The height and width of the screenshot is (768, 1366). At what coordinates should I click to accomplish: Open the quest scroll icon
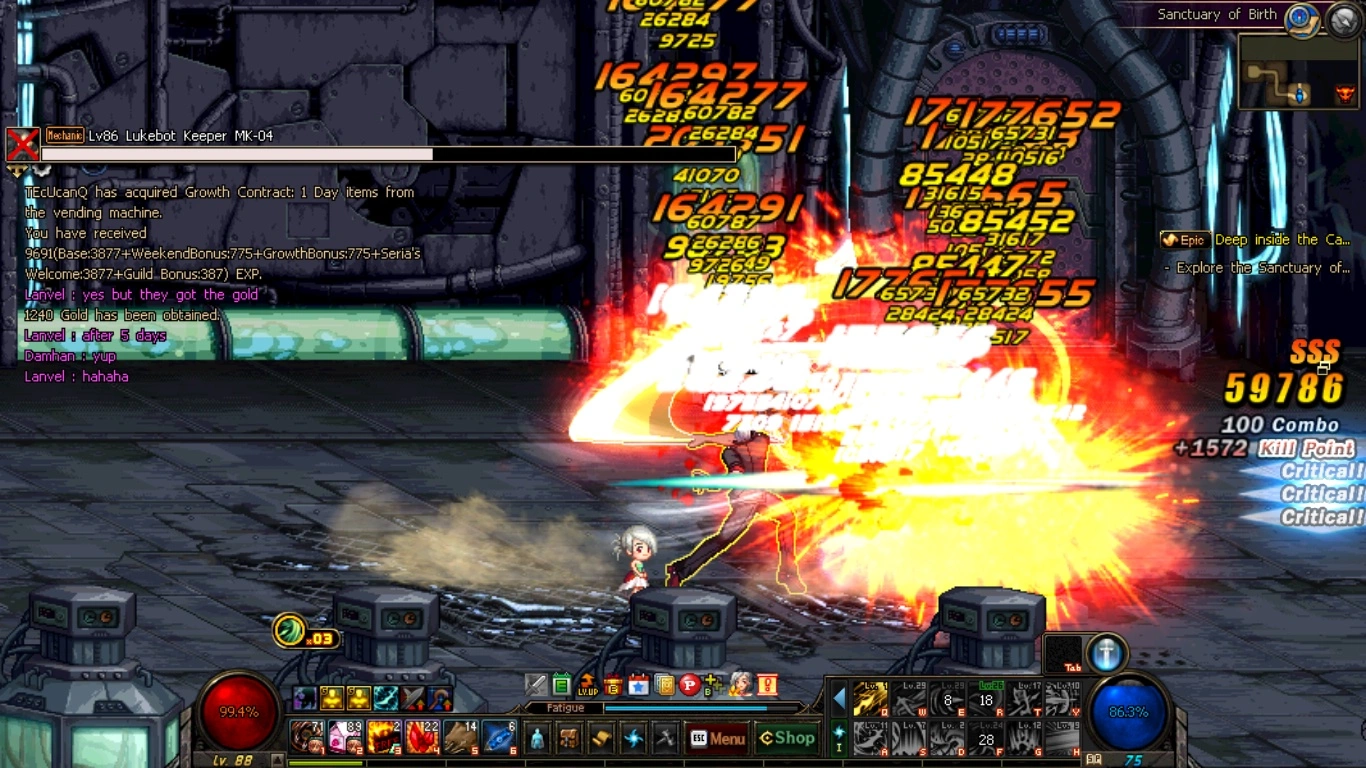(601, 739)
